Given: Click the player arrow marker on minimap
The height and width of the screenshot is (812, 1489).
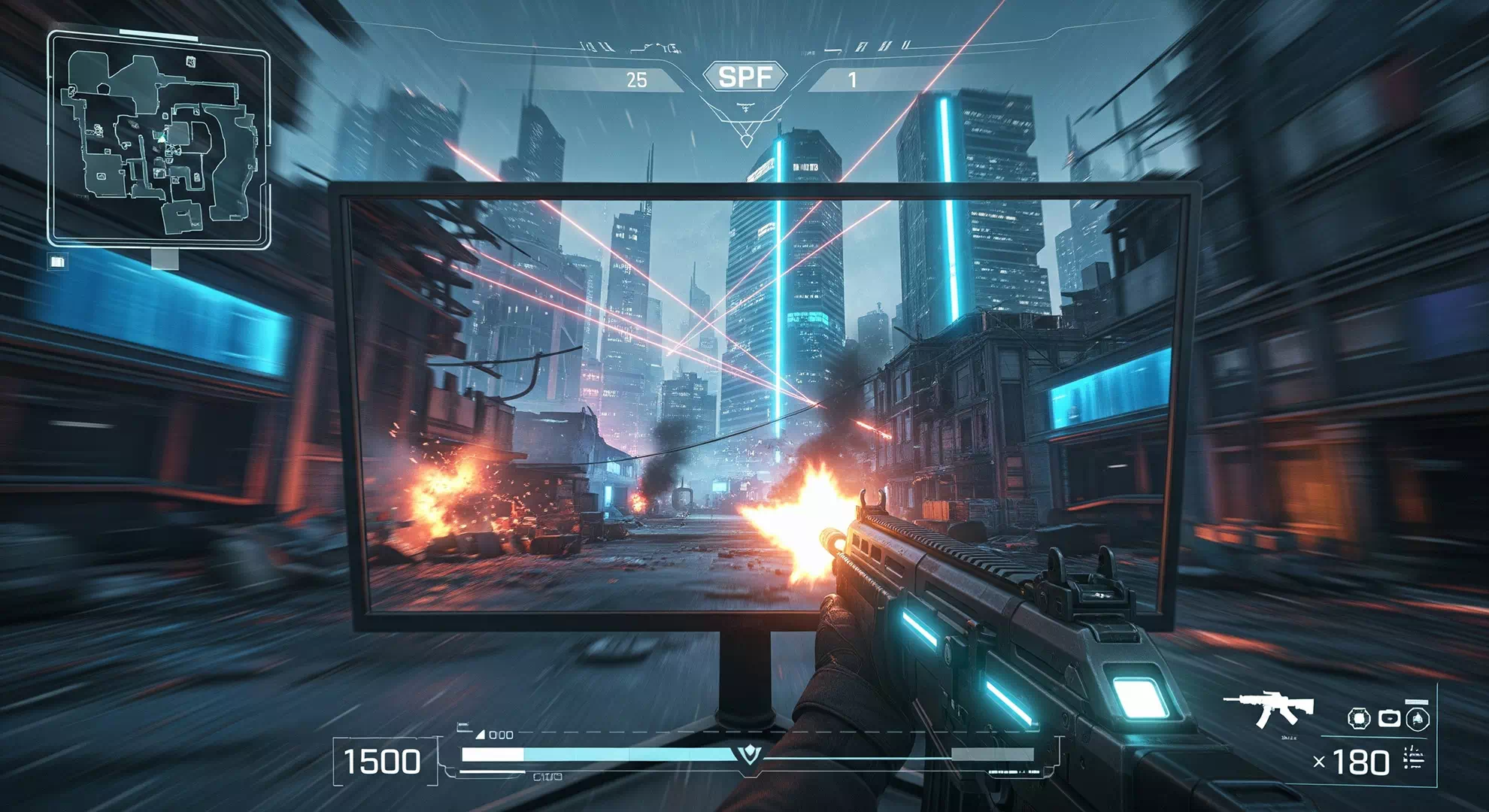Looking at the screenshot, I should coord(161,138).
